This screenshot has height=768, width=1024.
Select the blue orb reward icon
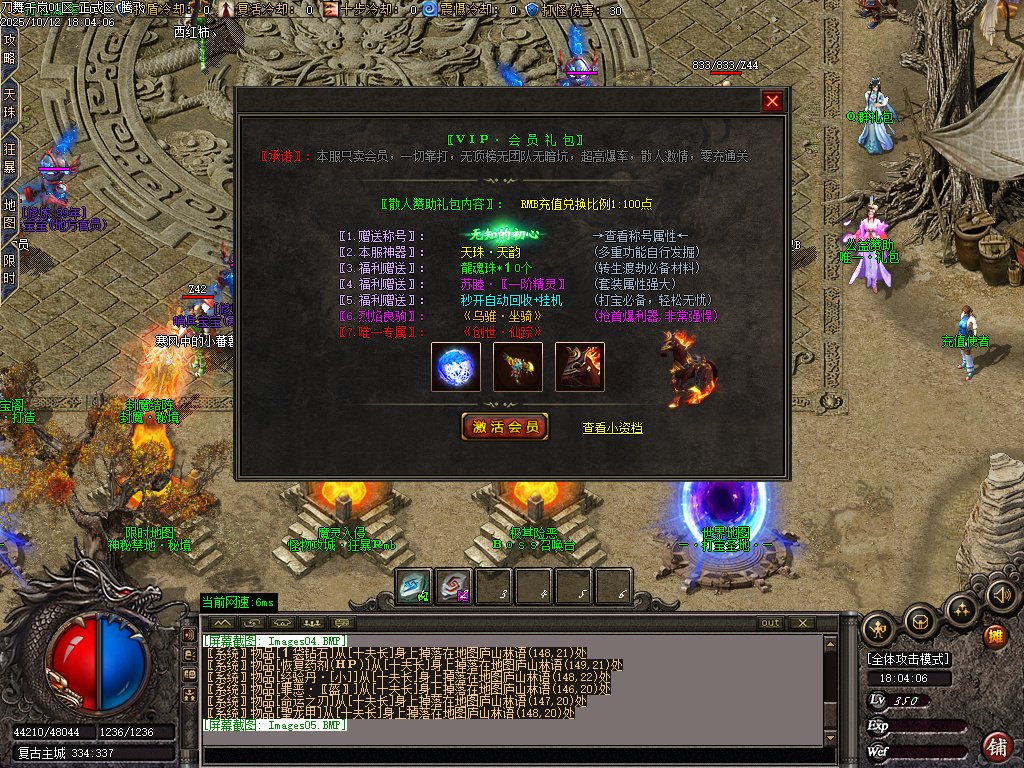pos(456,367)
